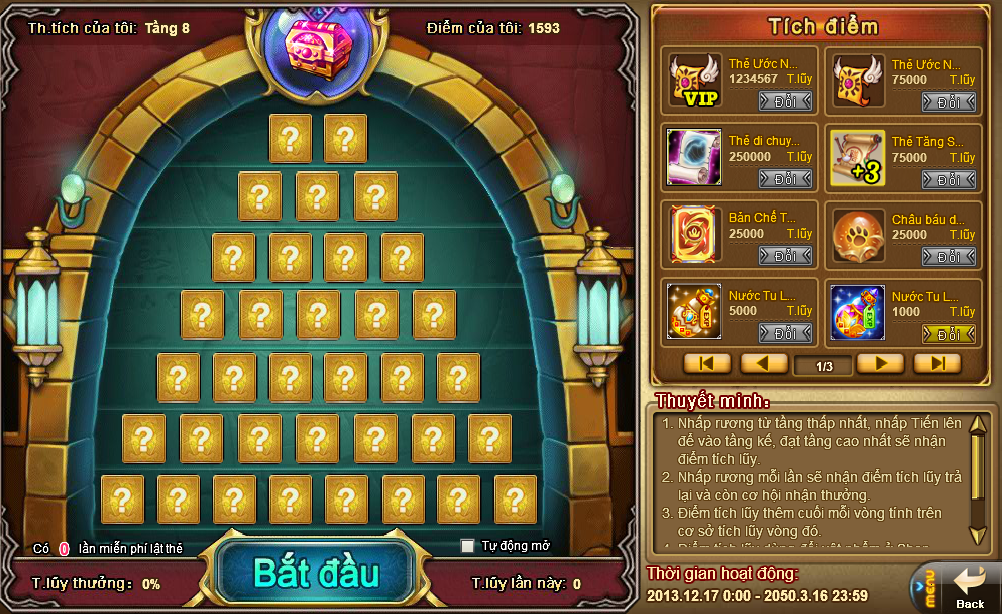This screenshot has width=1002, height=614.
Task: Click the Thuyết minh description scrollbar
Action: pos(978,480)
